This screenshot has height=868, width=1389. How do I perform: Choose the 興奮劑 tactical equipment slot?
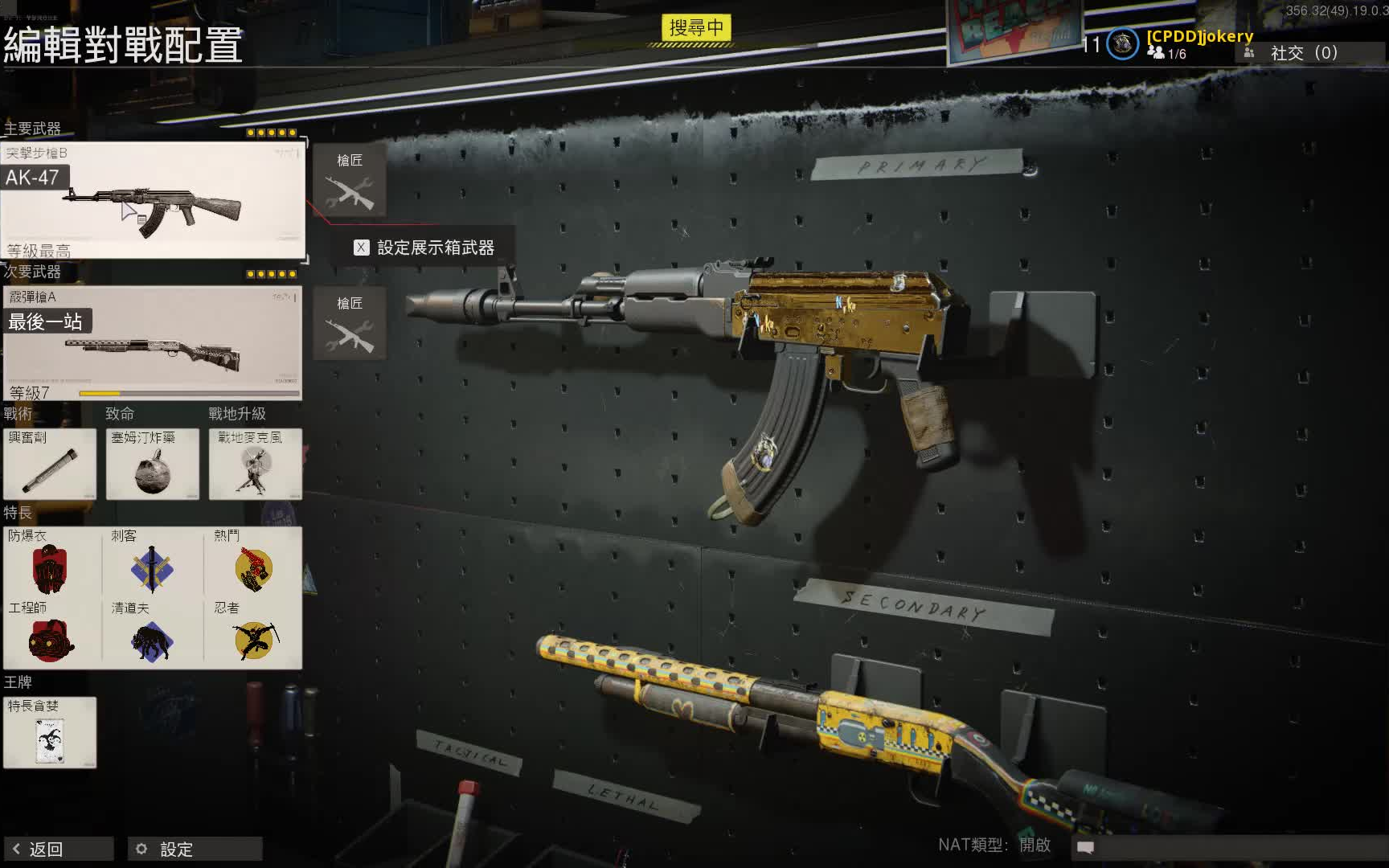(50, 465)
